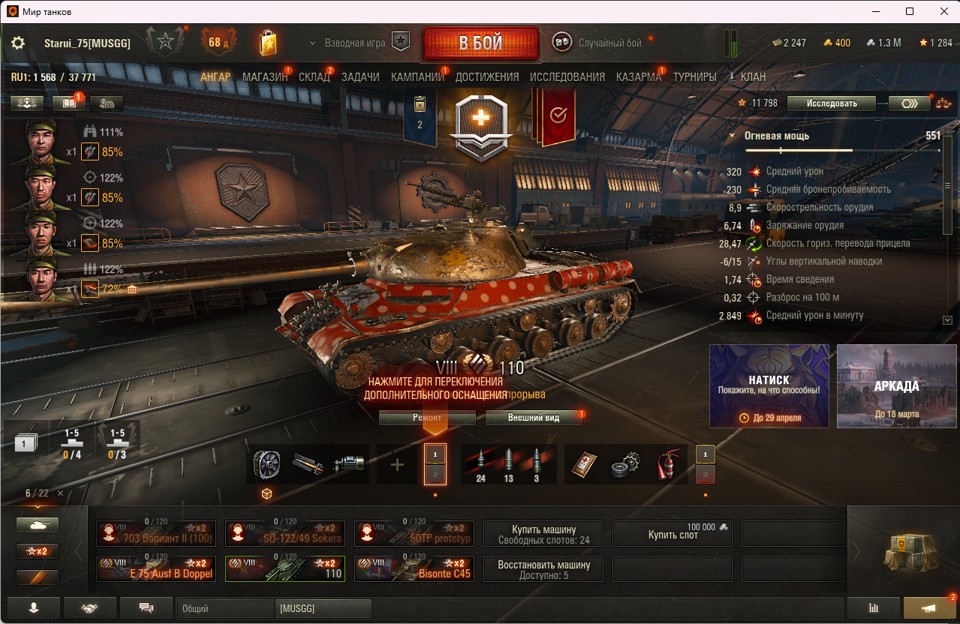Open the Восстановить машину tile
Screen dimensions: 960x624
click(x=543, y=569)
